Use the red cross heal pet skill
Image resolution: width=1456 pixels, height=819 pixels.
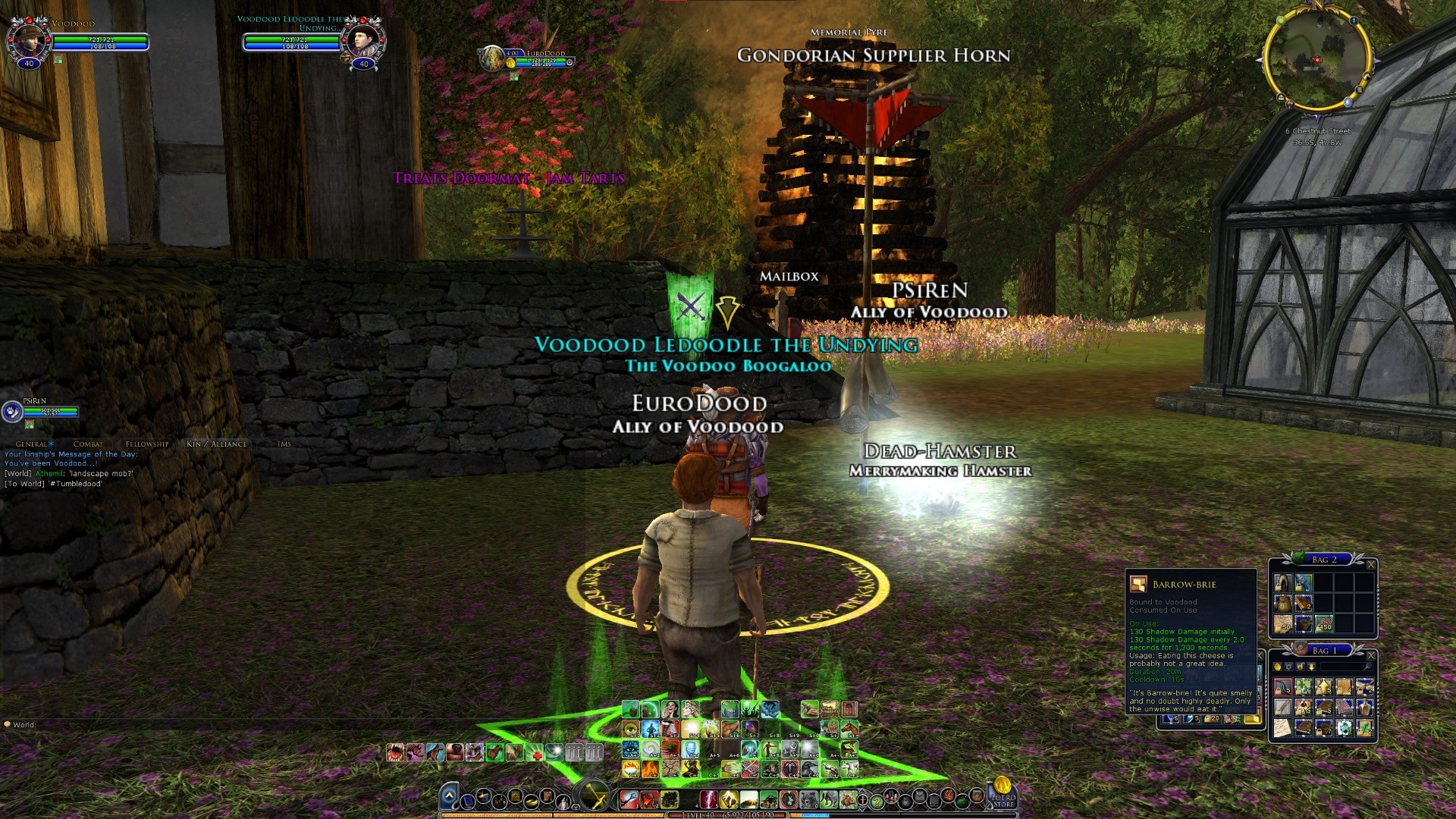536,754
